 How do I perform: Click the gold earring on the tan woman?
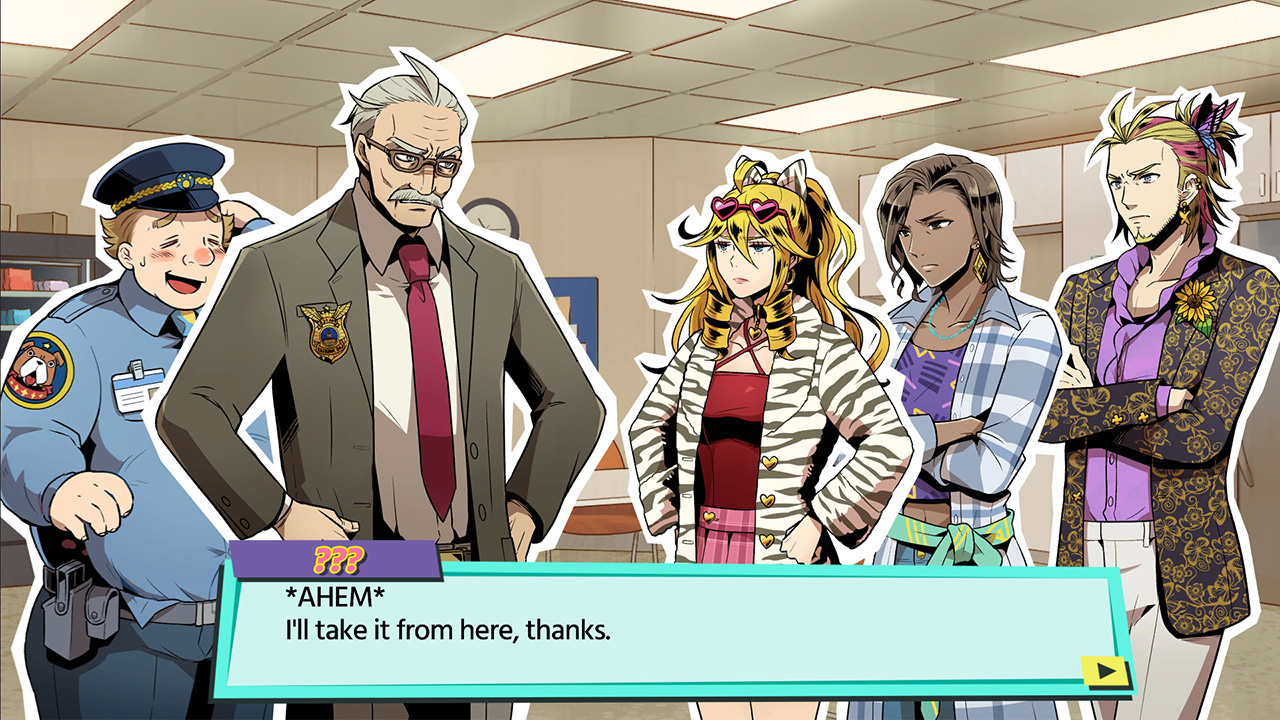tap(980, 266)
